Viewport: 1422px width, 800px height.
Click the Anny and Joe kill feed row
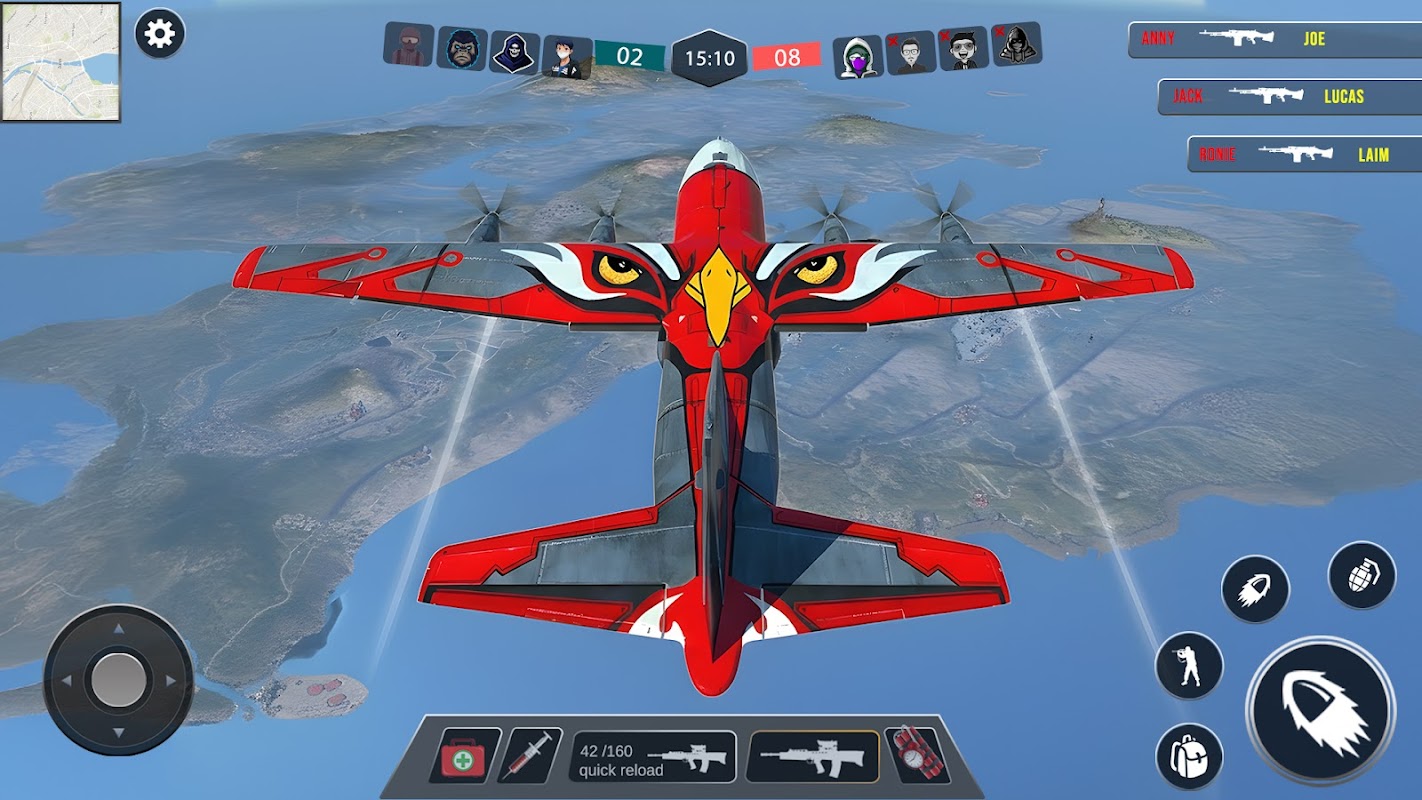tap(1275, 40)
